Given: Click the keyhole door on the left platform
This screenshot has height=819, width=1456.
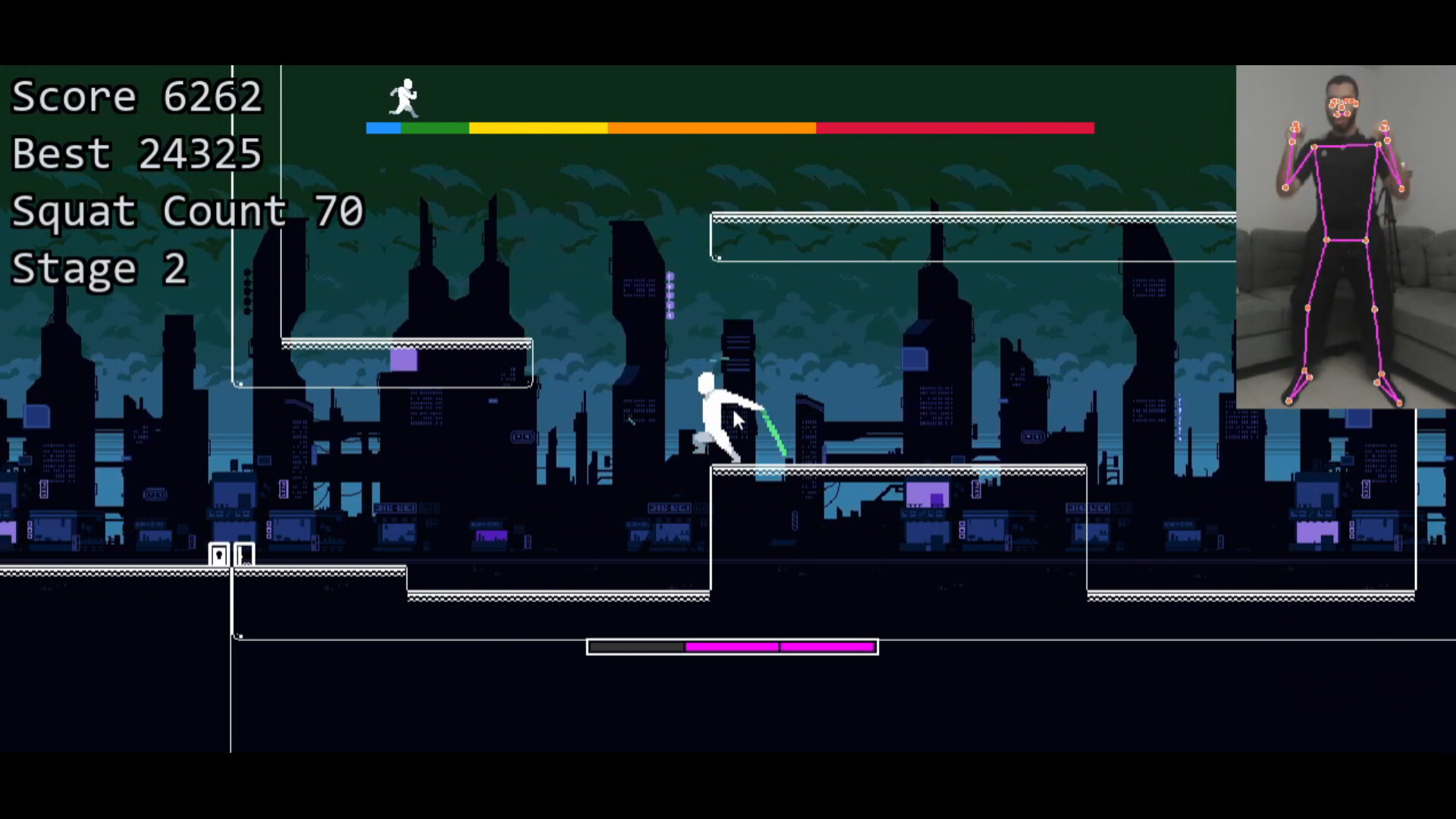Looking at the screenshot, I should pos(220,554).
